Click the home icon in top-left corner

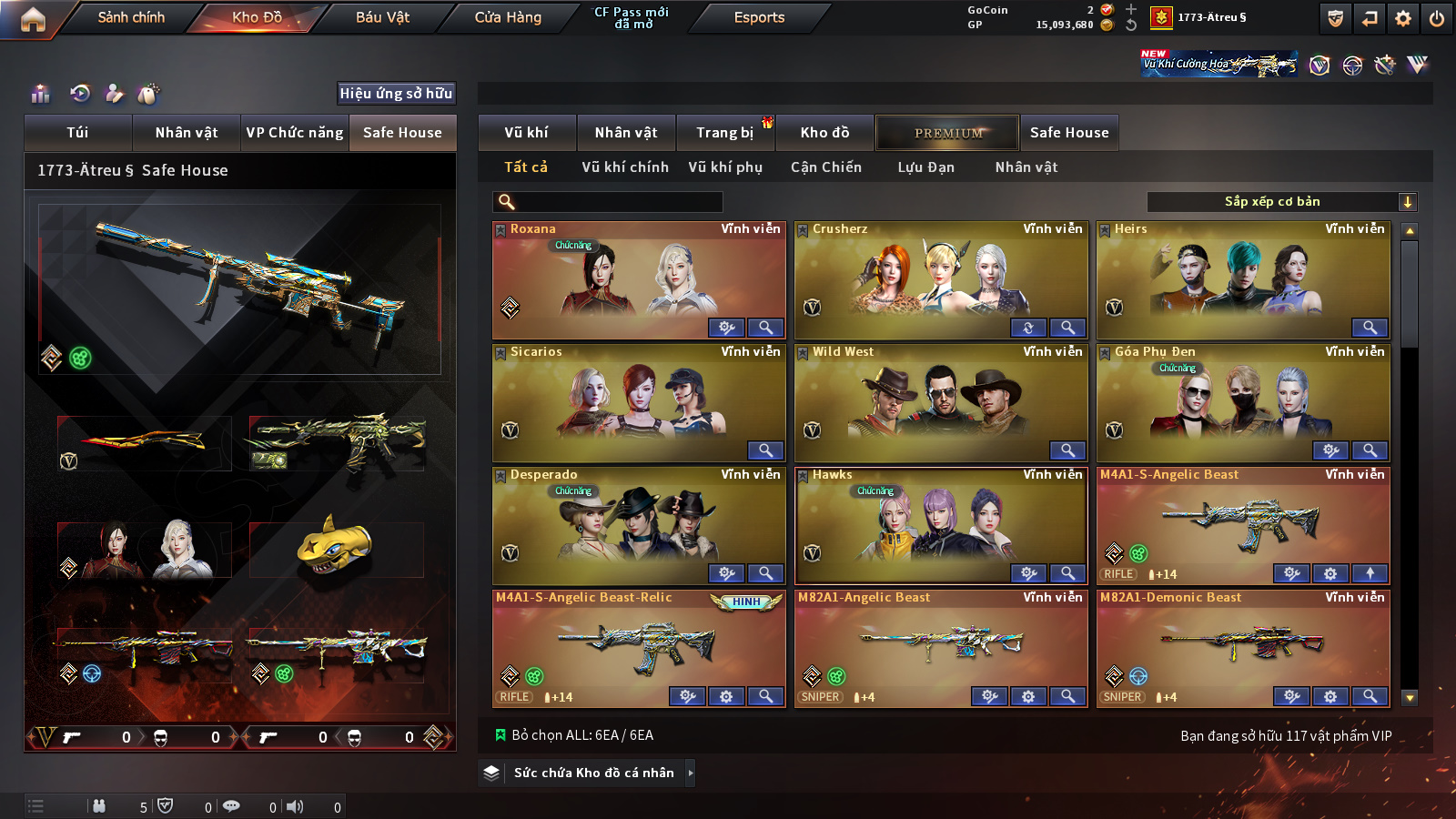(33, 19)
